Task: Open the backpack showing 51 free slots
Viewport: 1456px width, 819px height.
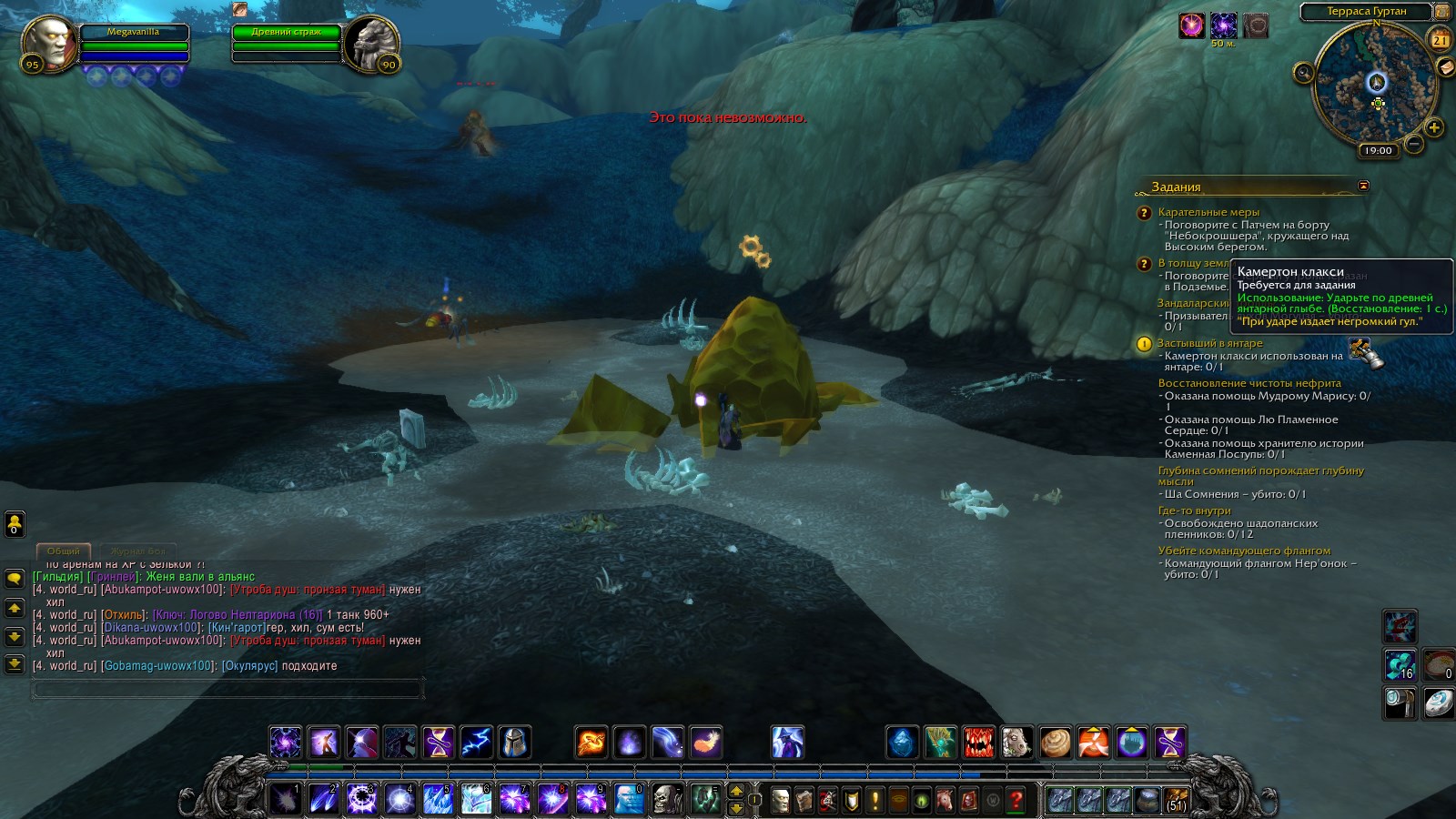Action: (1176, 800)
